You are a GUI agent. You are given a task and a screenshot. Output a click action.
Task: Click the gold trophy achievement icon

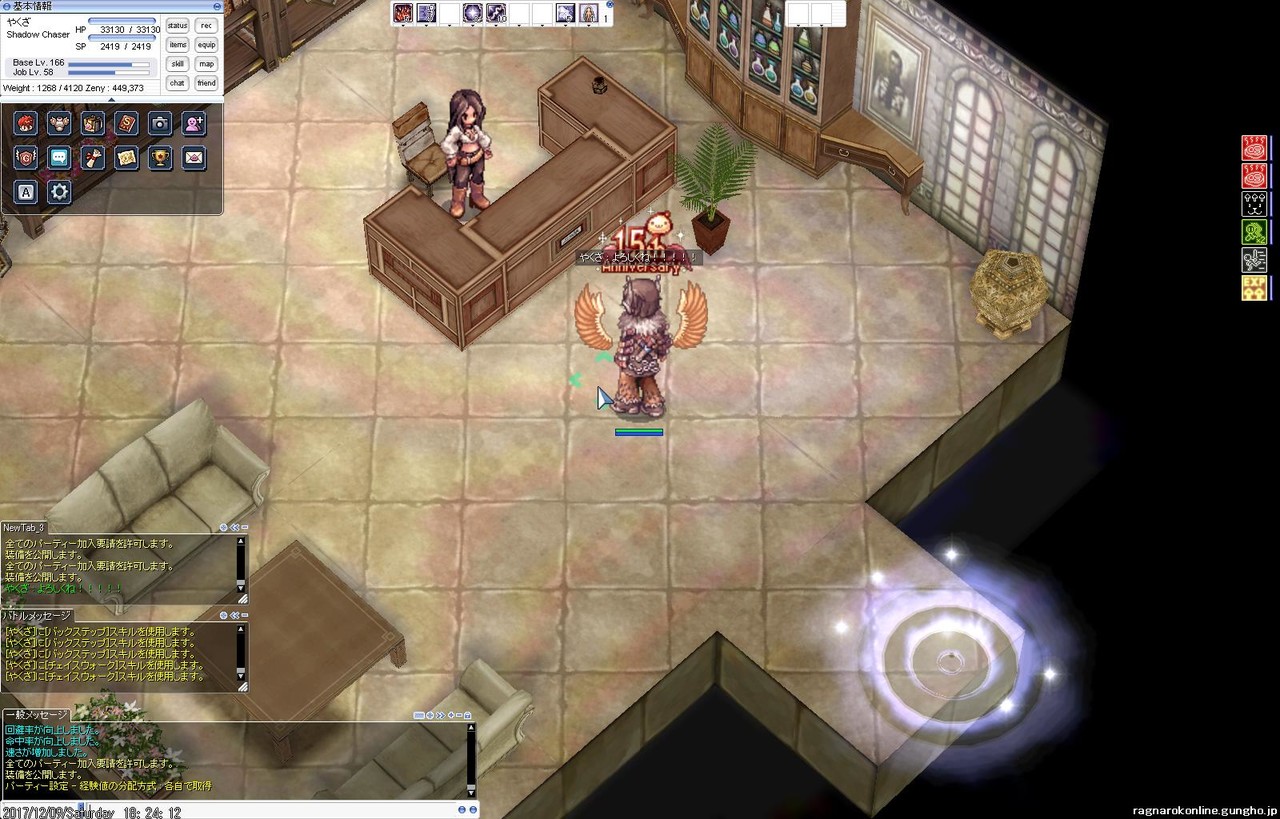[160, 157]
